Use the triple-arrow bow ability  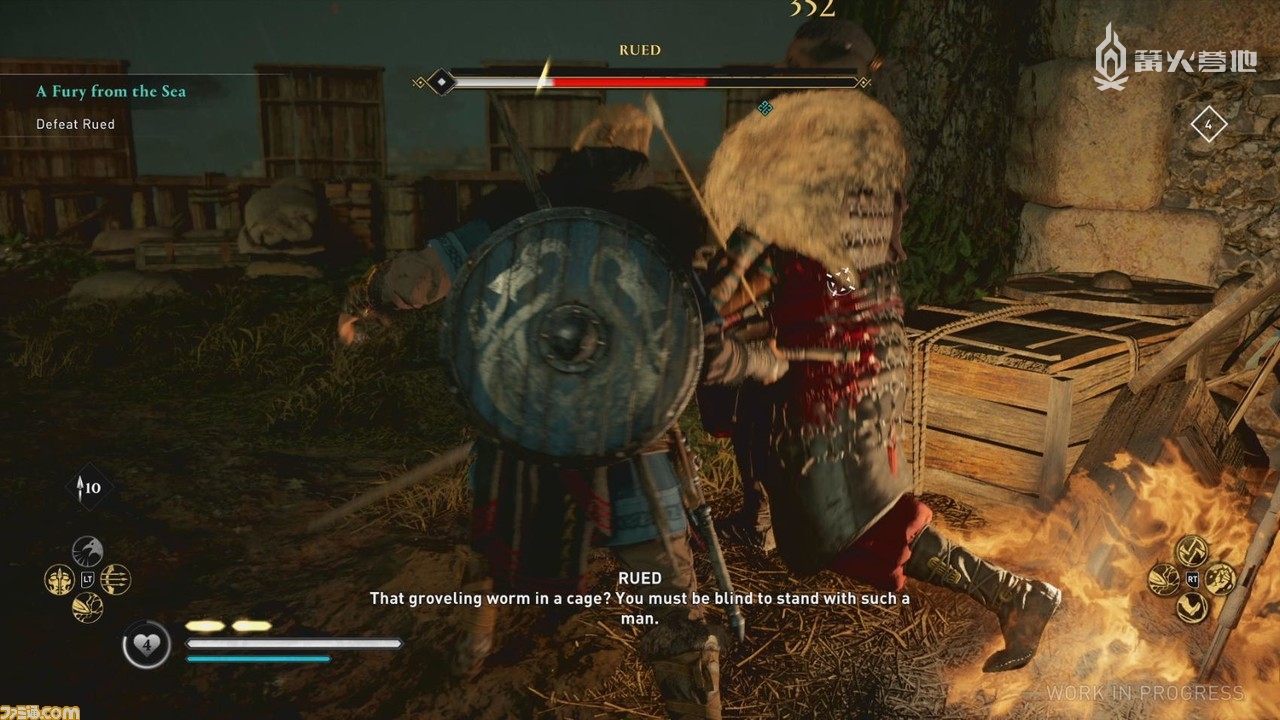(x=116, y=579)
